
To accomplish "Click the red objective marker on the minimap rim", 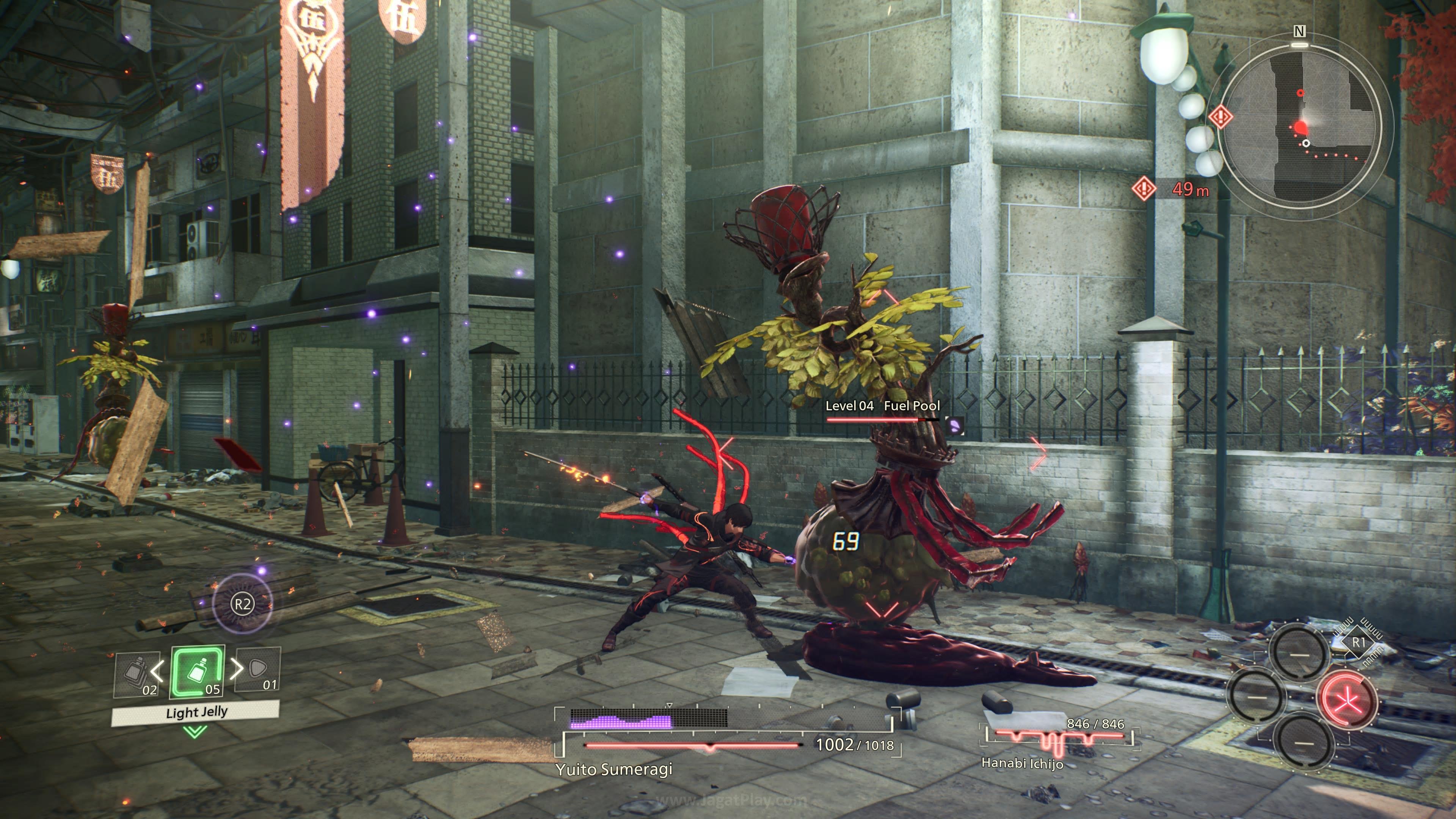I will pos(1220,117).
